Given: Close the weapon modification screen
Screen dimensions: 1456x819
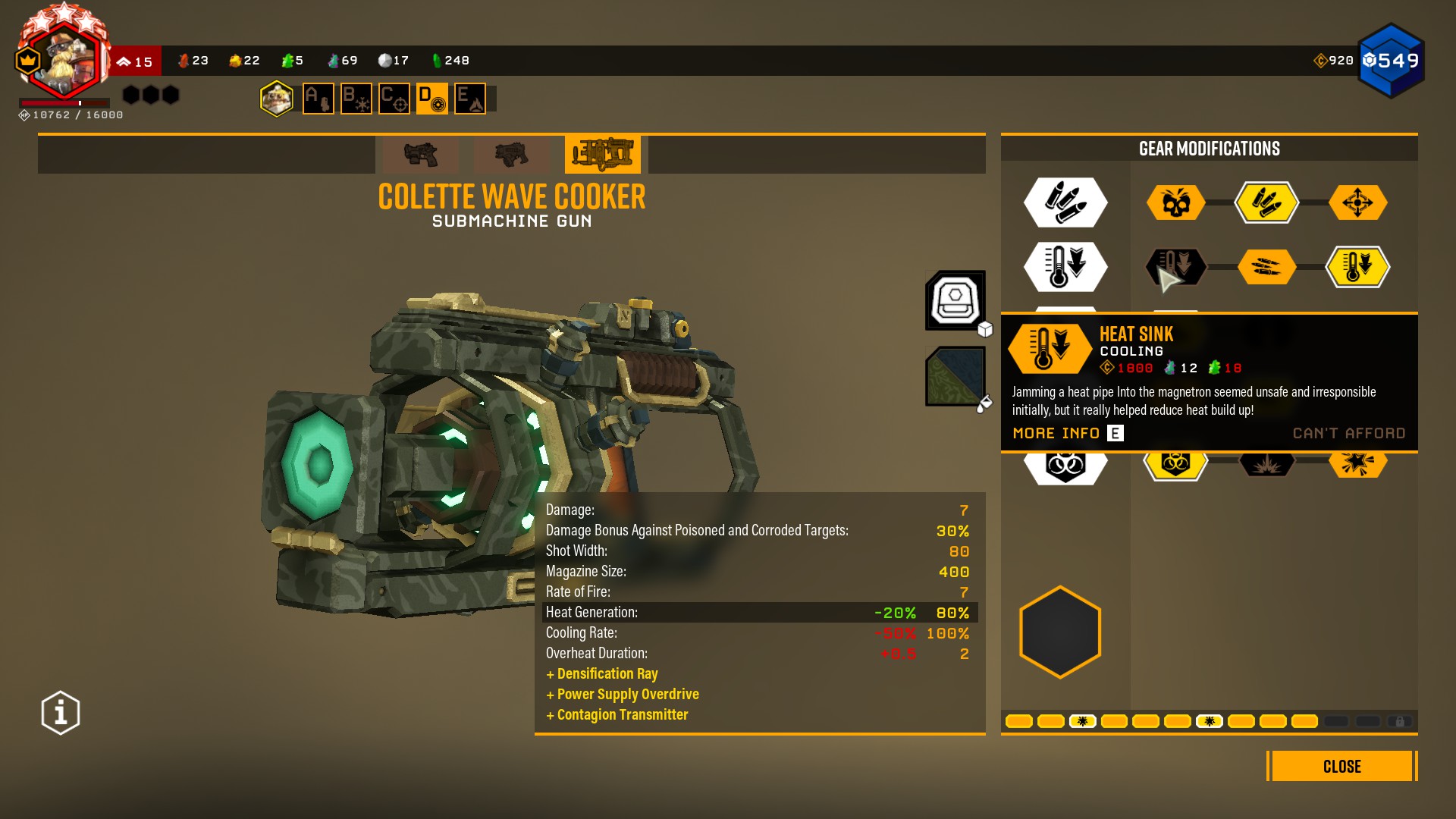Looking at the screenshot, I should (1341, 766).
